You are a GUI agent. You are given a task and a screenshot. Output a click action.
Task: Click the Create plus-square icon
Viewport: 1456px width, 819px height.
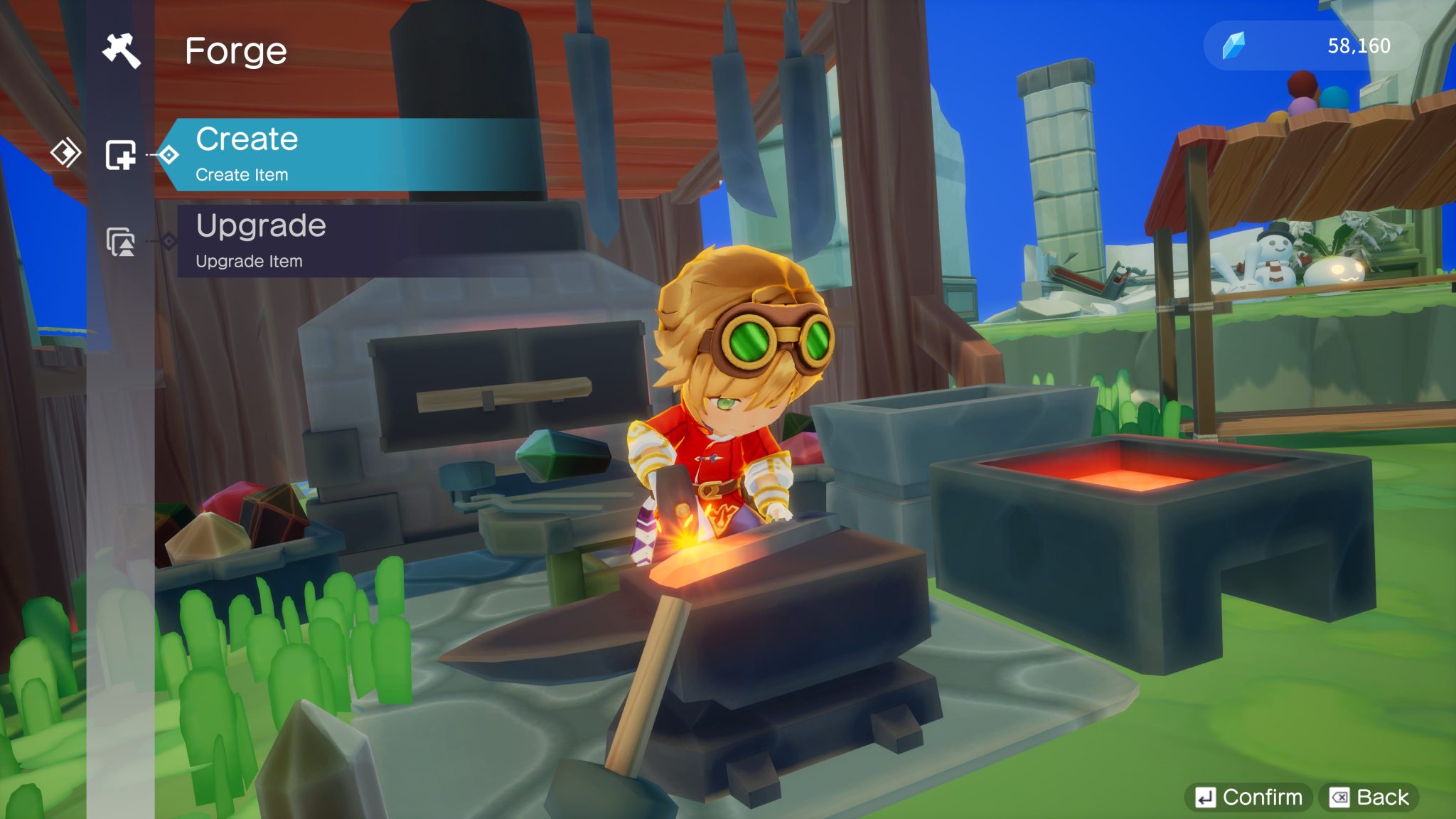121,154
